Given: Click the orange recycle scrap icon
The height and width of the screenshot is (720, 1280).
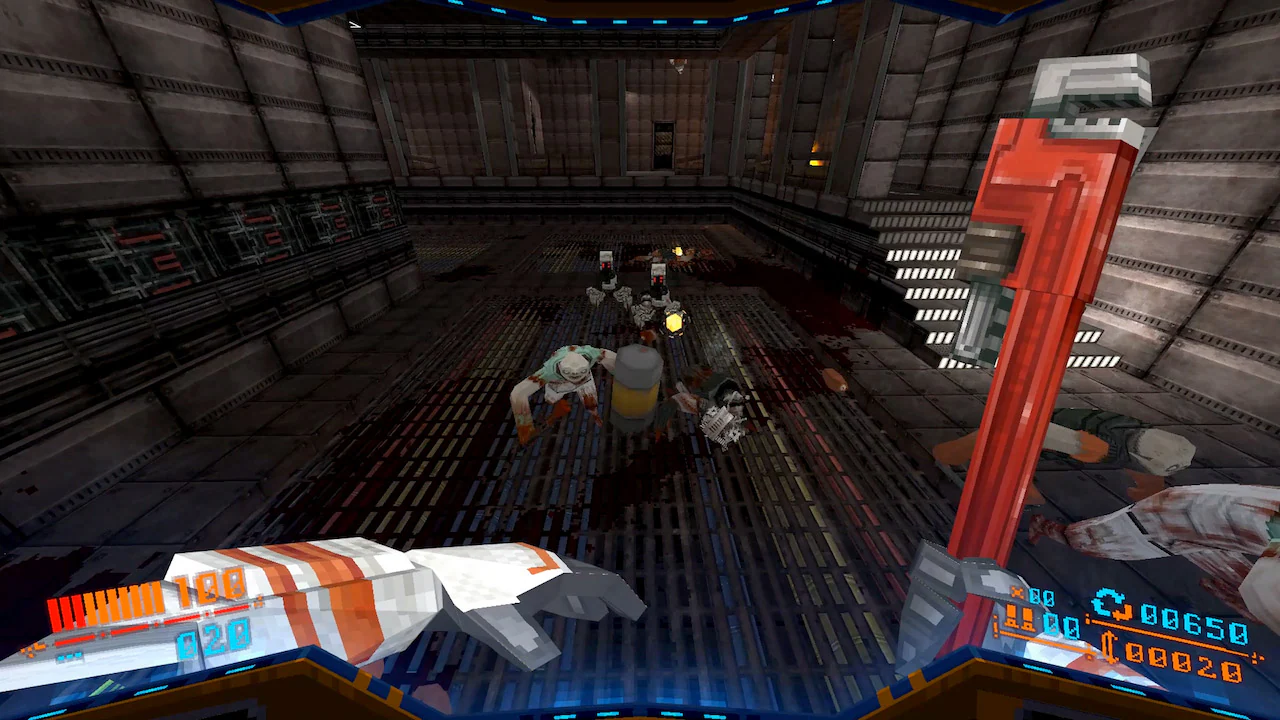Looking at the screenshot, I should click(1110, 603).
